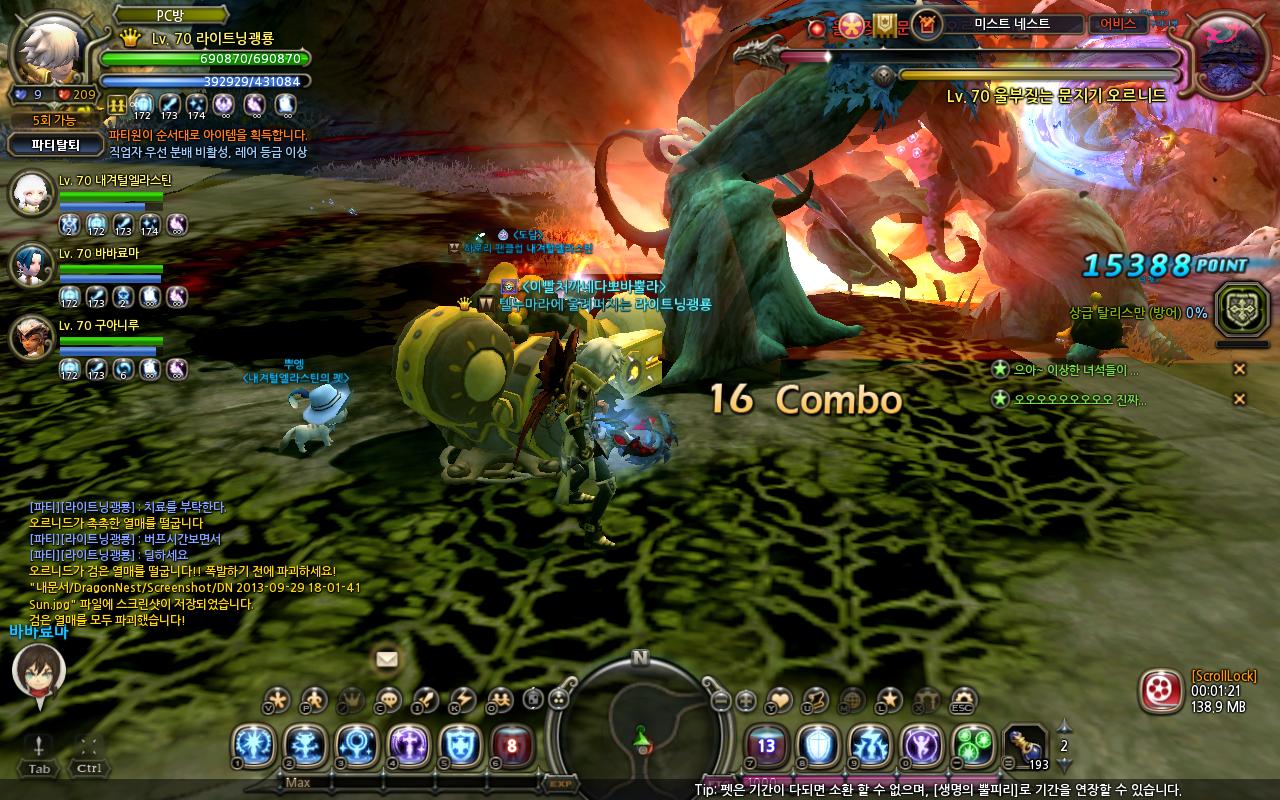Use the potion item with 193 count
The image size is (1280, 800).
click(1025, 746)
